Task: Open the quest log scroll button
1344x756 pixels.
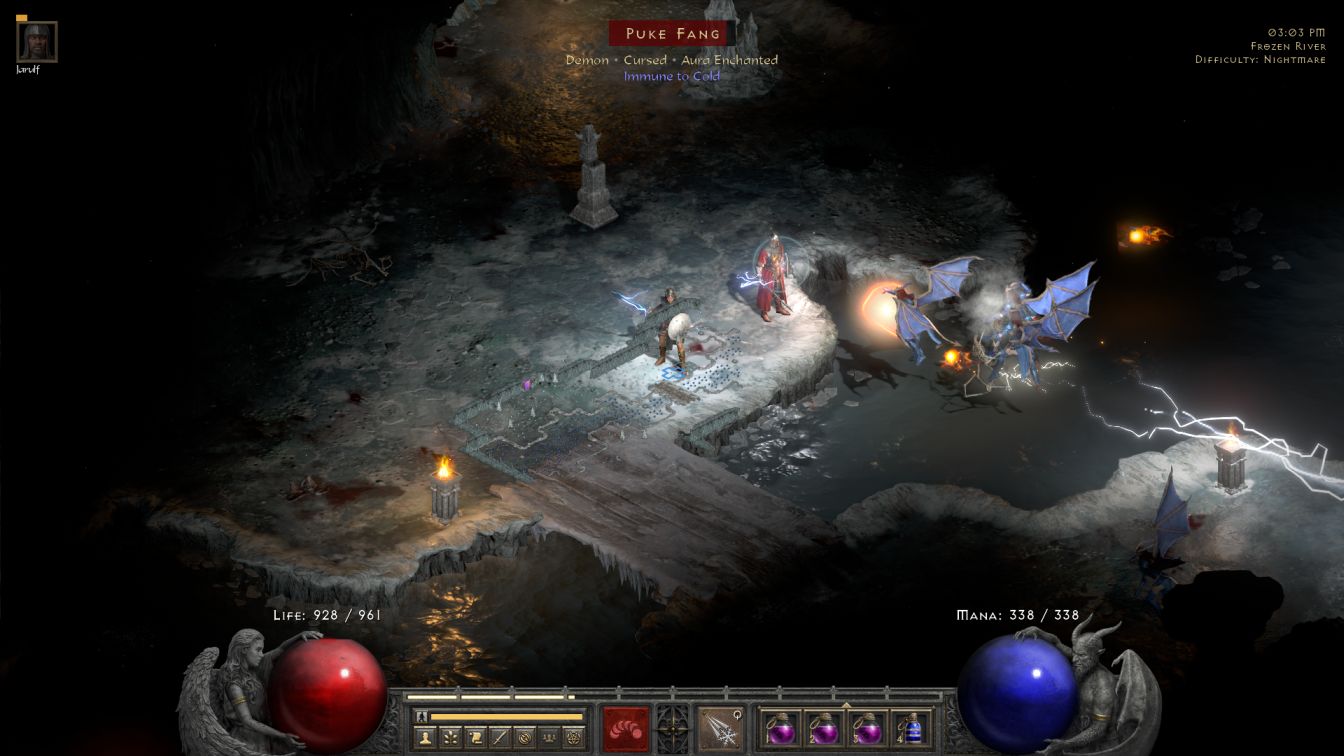Action: click(474, 737)
